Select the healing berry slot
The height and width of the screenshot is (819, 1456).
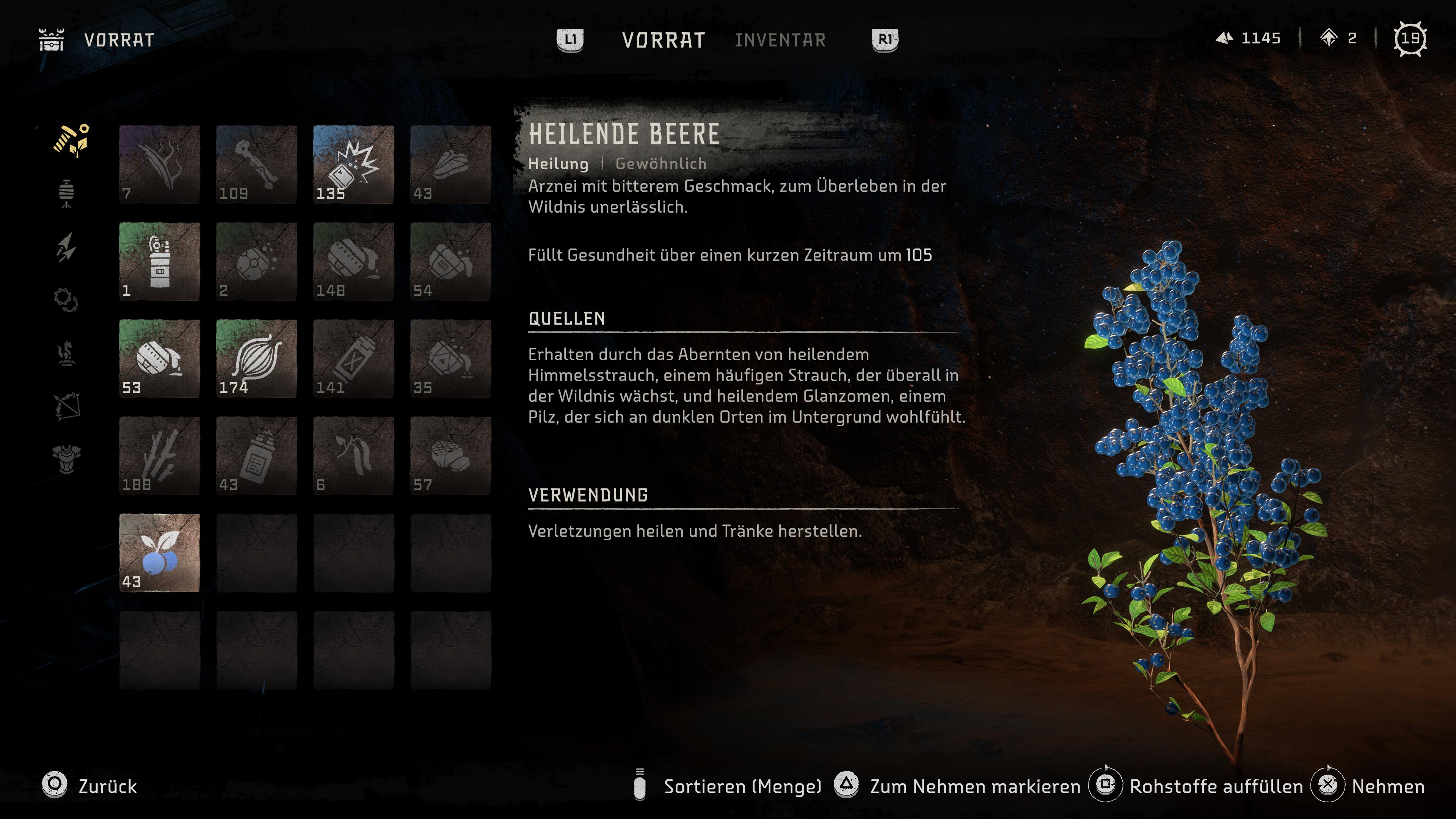tap(159, 553)
